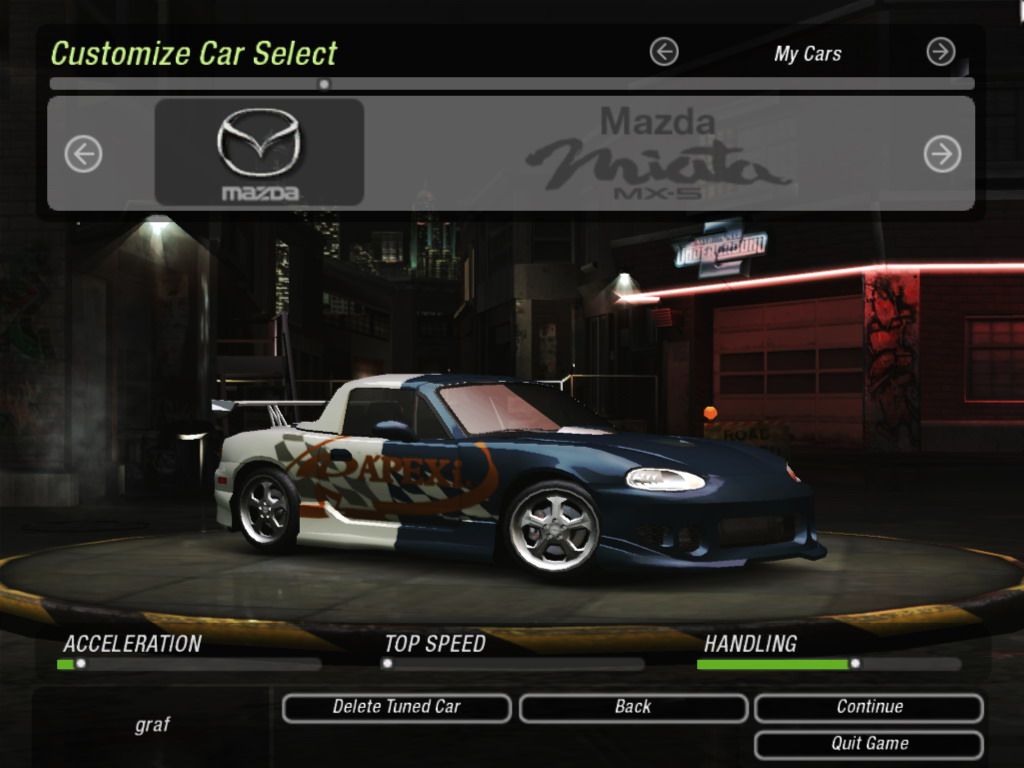The height and width of the screenshot is (768, 1024).
Task: Switch to the previous car category
Action: click(664, 52)
